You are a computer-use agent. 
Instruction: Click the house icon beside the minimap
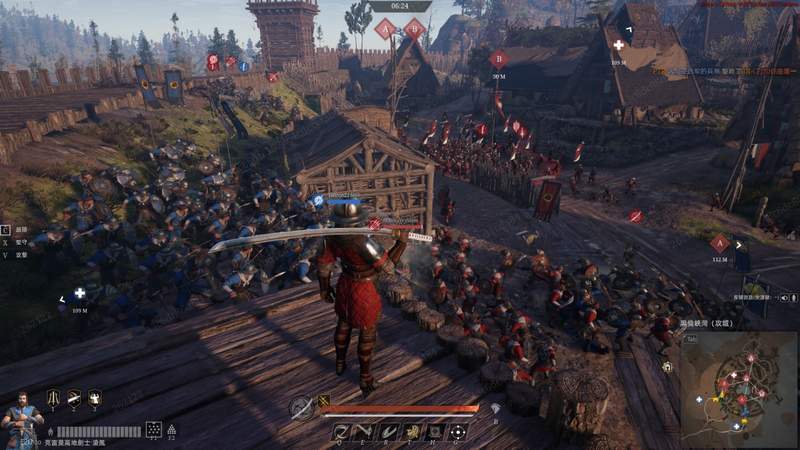click(x=667, y=367)
